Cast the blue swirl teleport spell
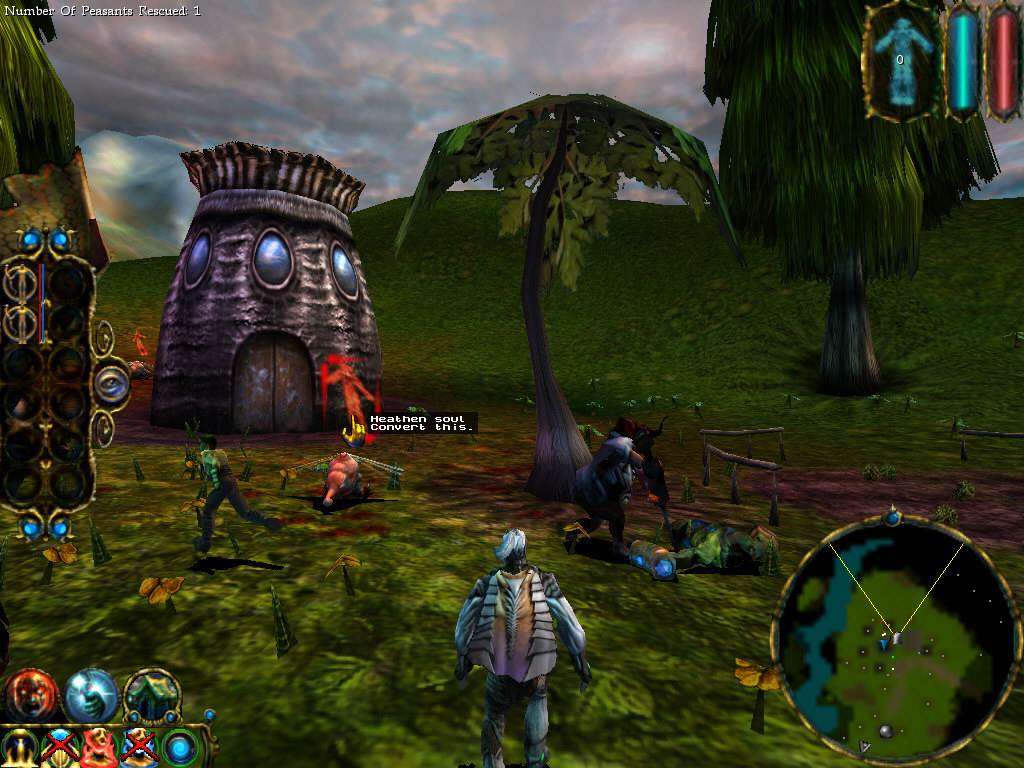The height and width of the screenshot is (768, 1024). coord(180,748)
